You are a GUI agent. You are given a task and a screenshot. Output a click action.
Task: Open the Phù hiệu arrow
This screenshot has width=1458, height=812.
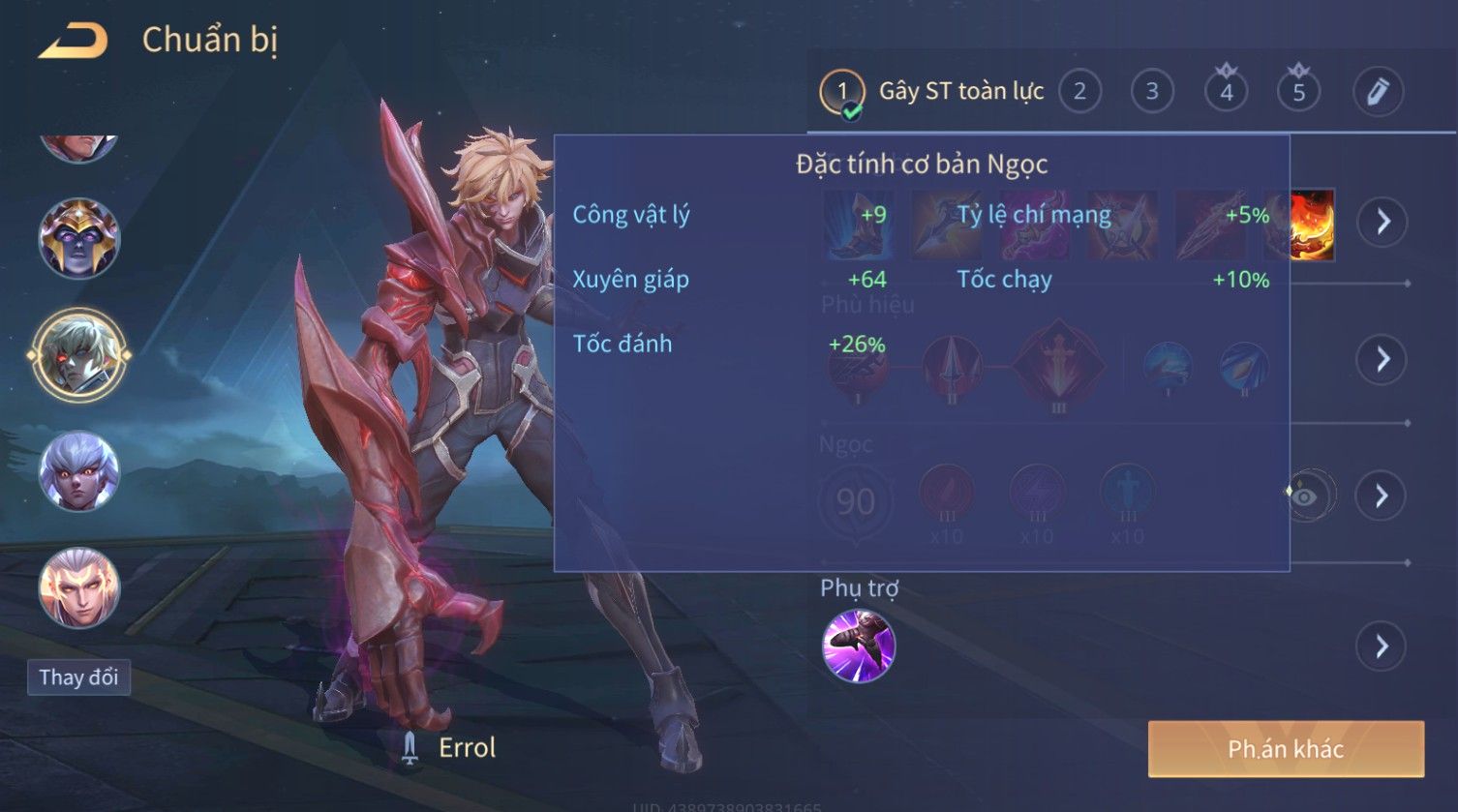point(1382,360)
